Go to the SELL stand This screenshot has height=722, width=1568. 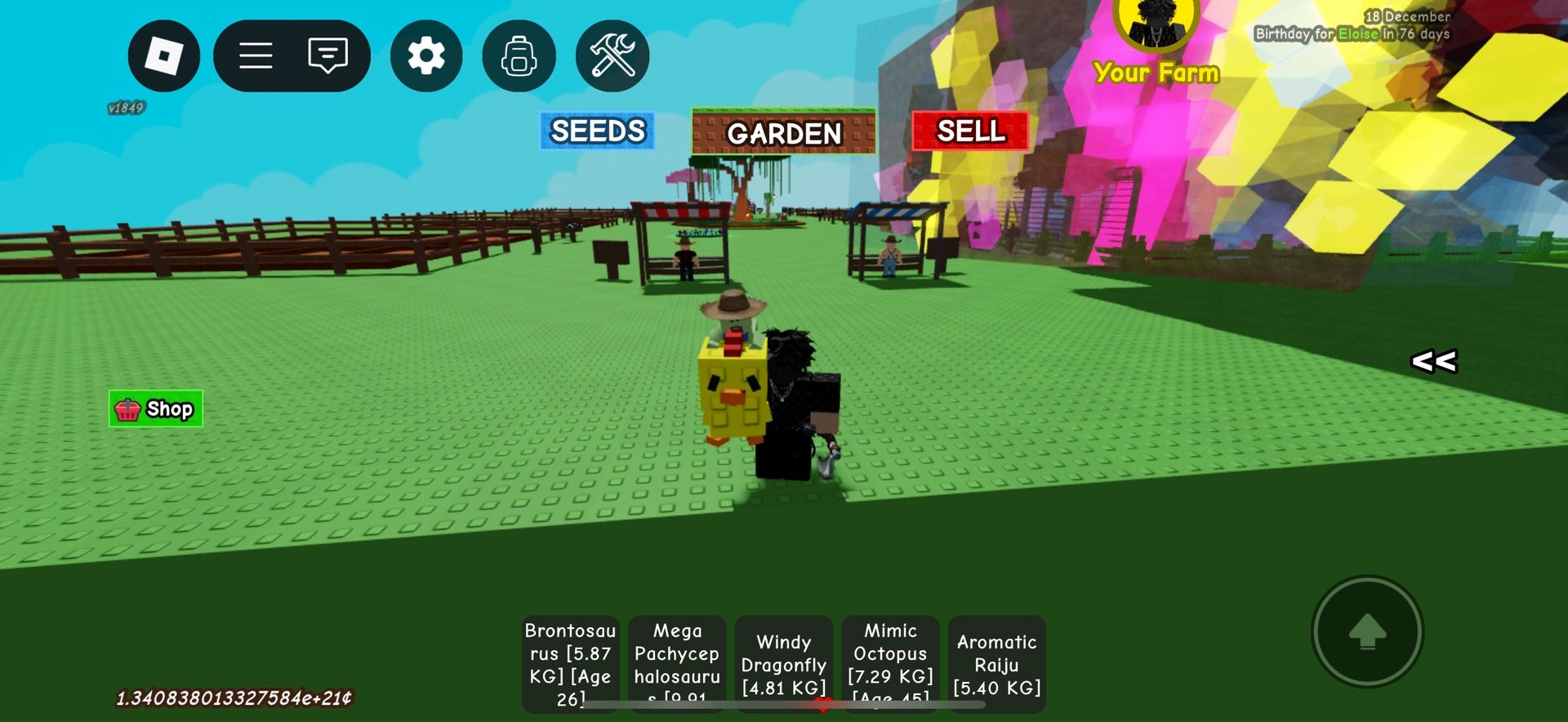coord(970,131)
